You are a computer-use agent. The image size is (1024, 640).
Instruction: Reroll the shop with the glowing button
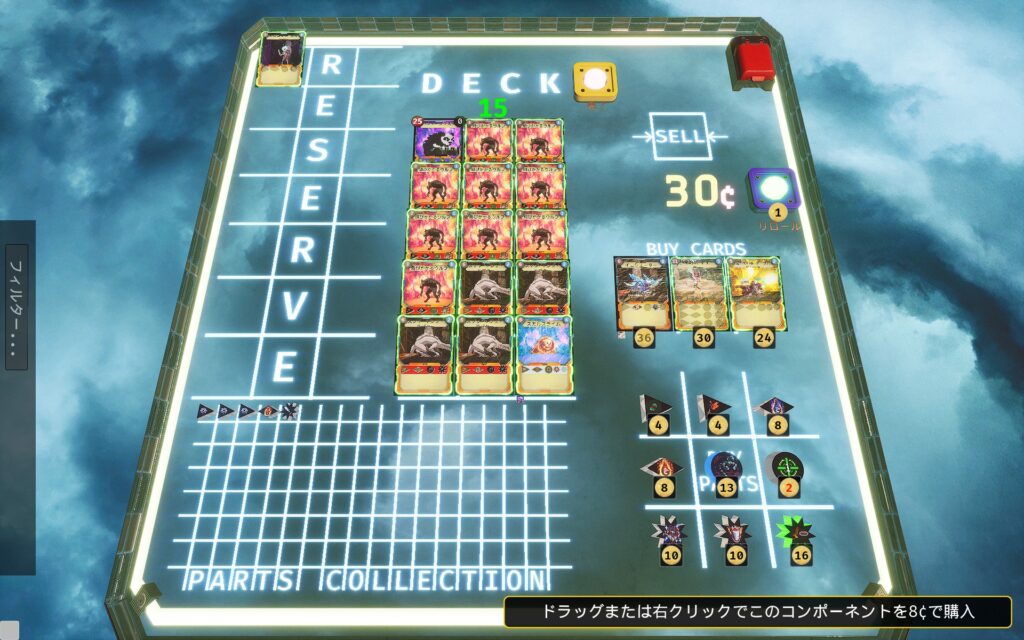(x=777, y=187)
